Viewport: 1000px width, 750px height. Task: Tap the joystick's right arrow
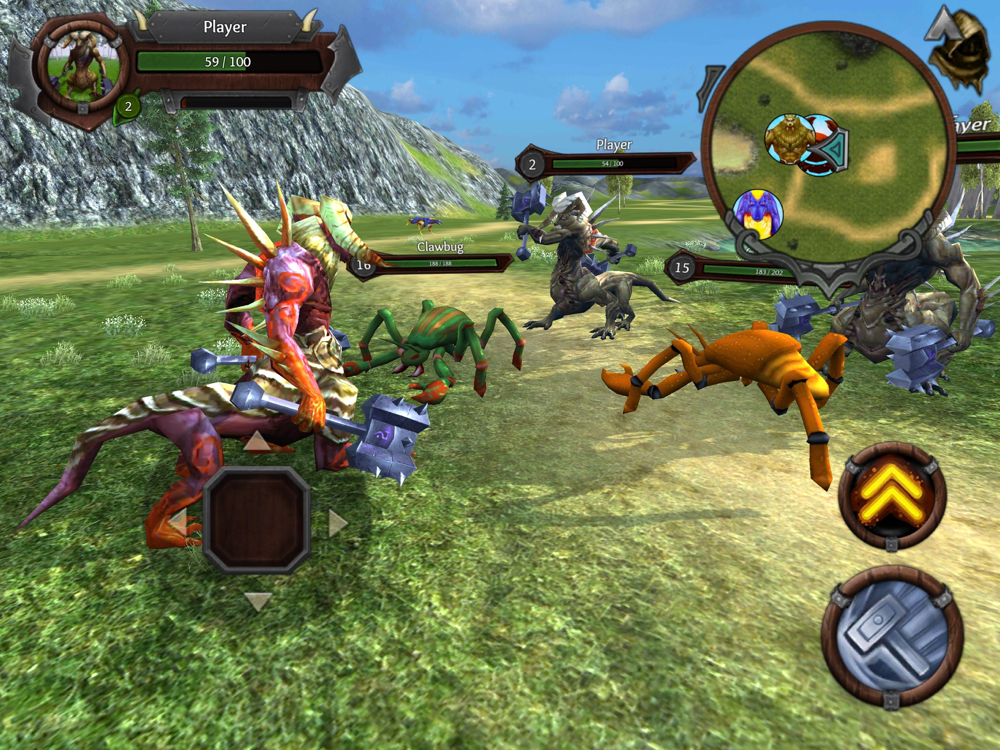[337, 522]
